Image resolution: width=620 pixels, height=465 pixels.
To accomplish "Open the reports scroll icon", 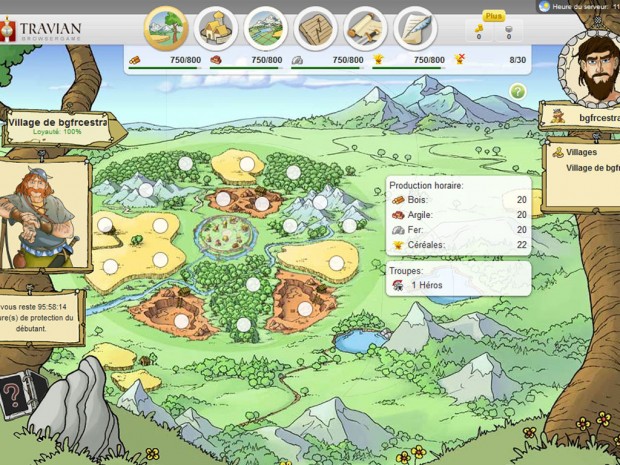I will click(365, 28).
